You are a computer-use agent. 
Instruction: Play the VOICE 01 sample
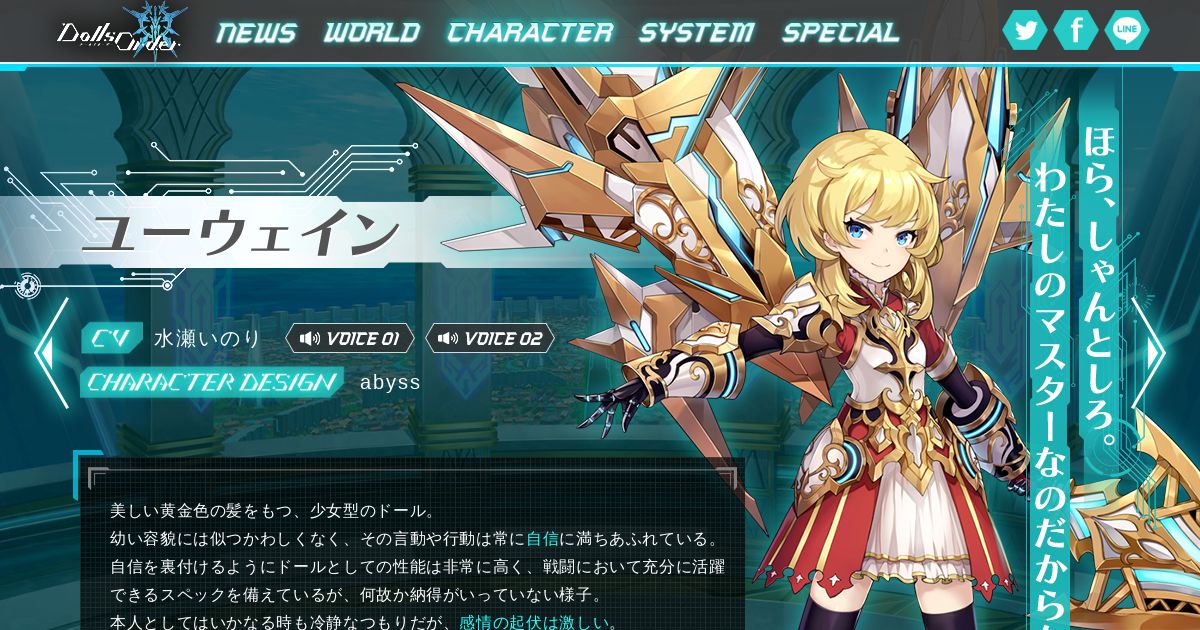[350, 338]
